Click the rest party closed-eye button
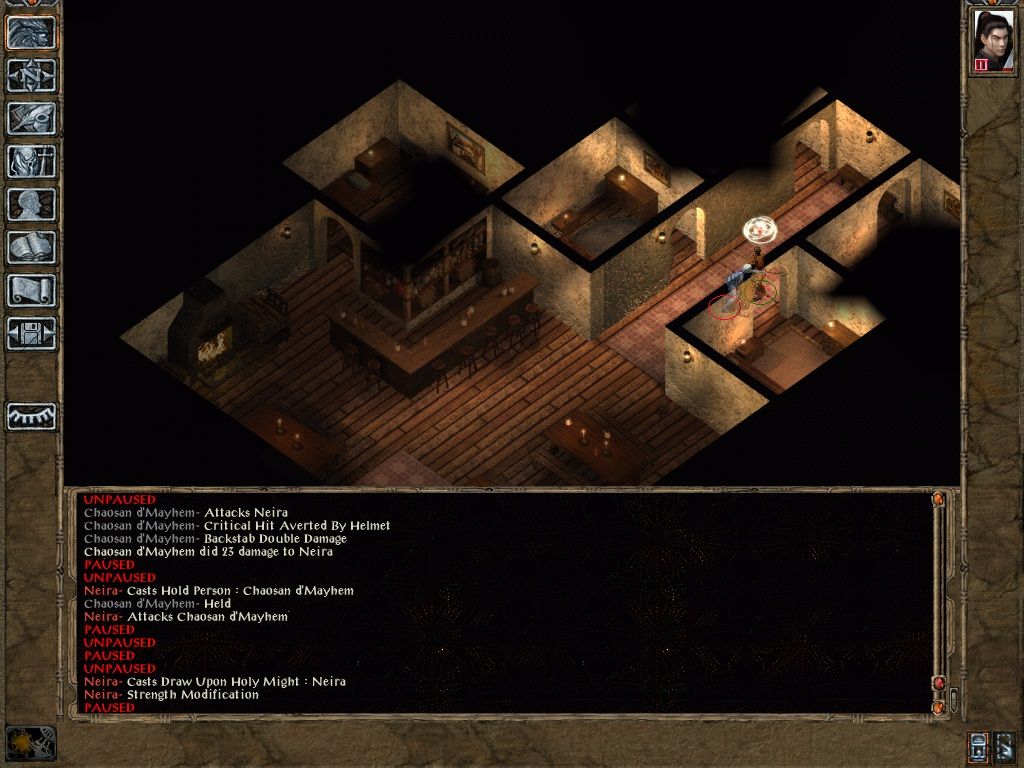1024x768 pixels. [x=32, y=416]
